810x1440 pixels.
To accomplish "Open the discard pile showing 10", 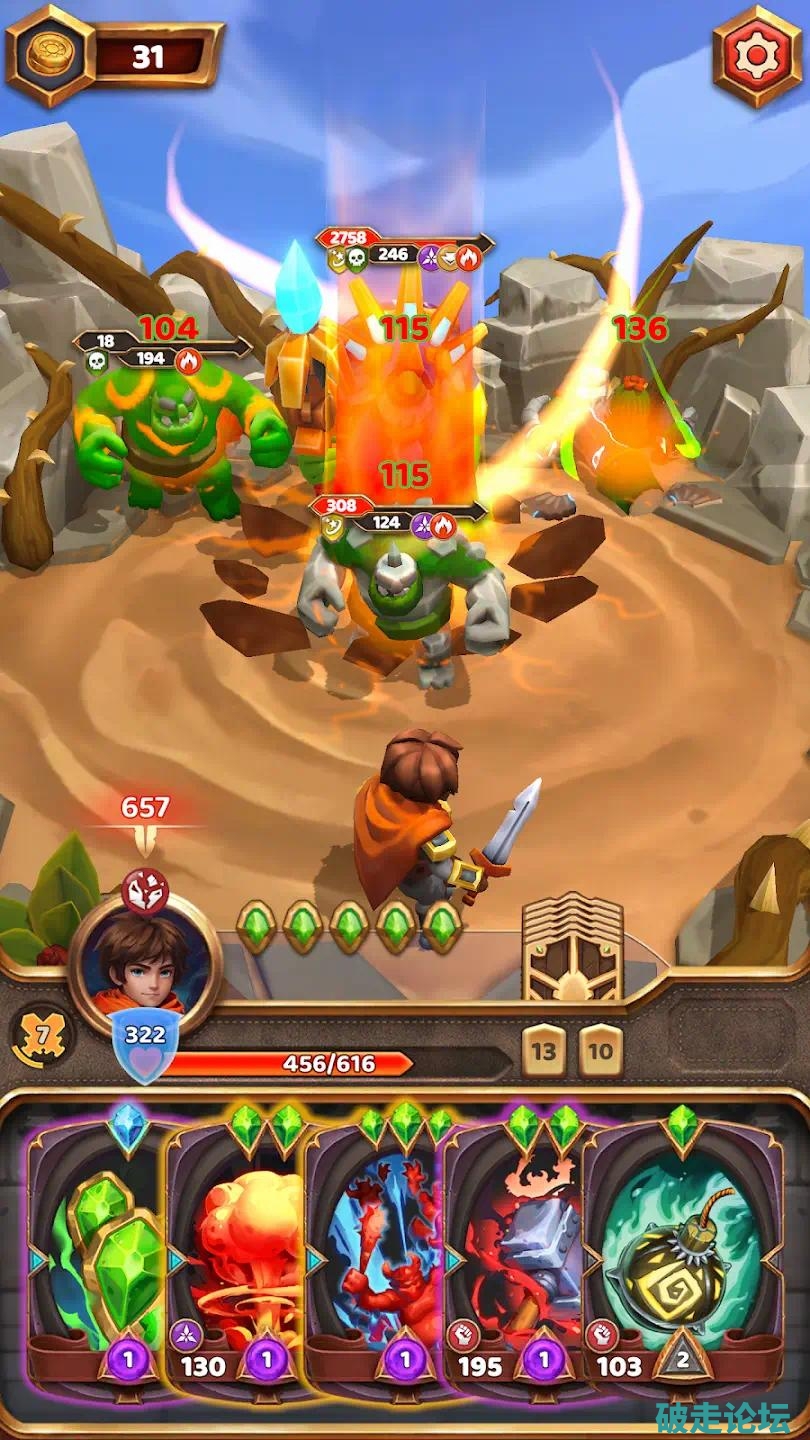I will (600, 1050).
